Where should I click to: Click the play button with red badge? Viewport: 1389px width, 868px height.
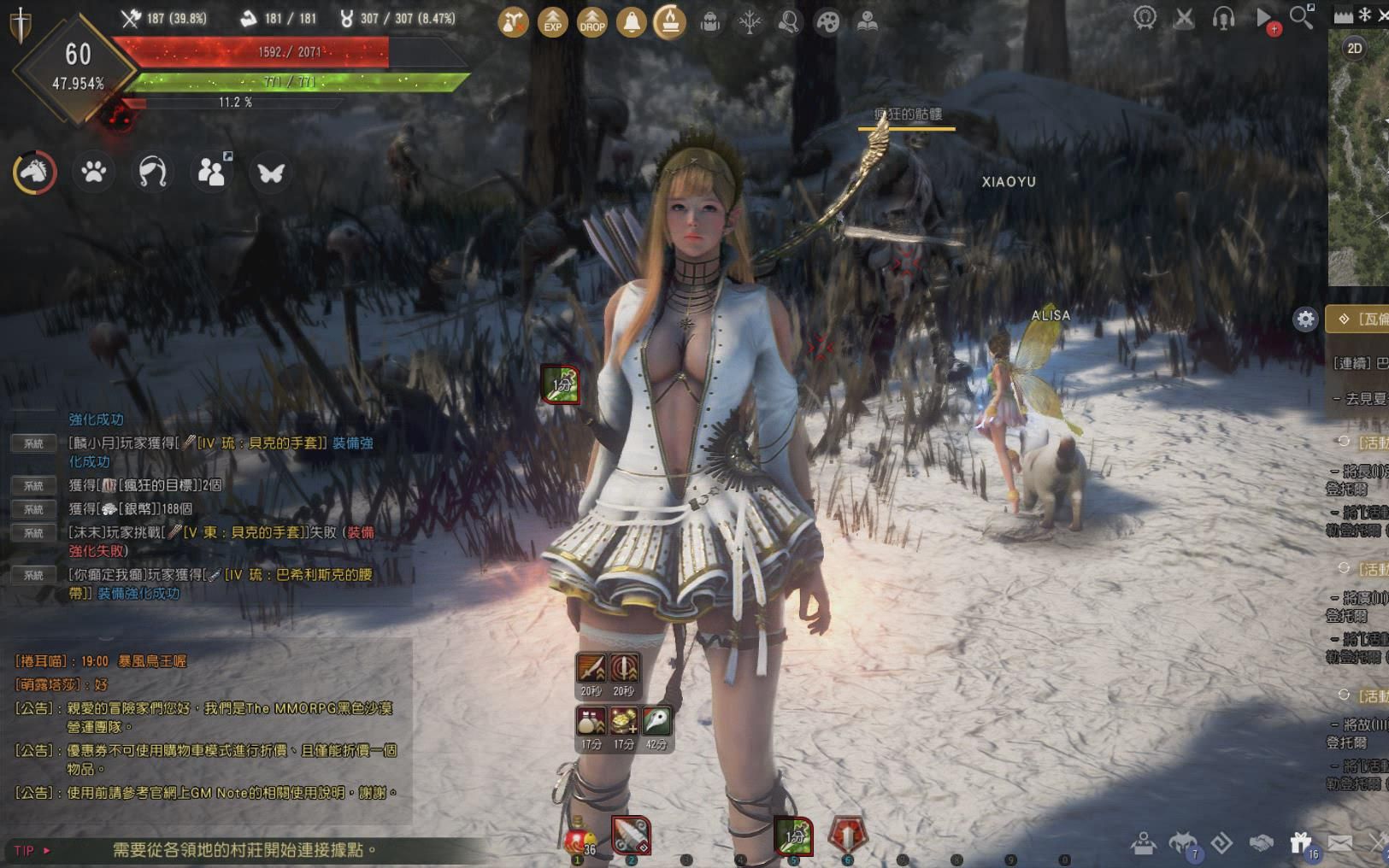click(x=1264, y=19)
